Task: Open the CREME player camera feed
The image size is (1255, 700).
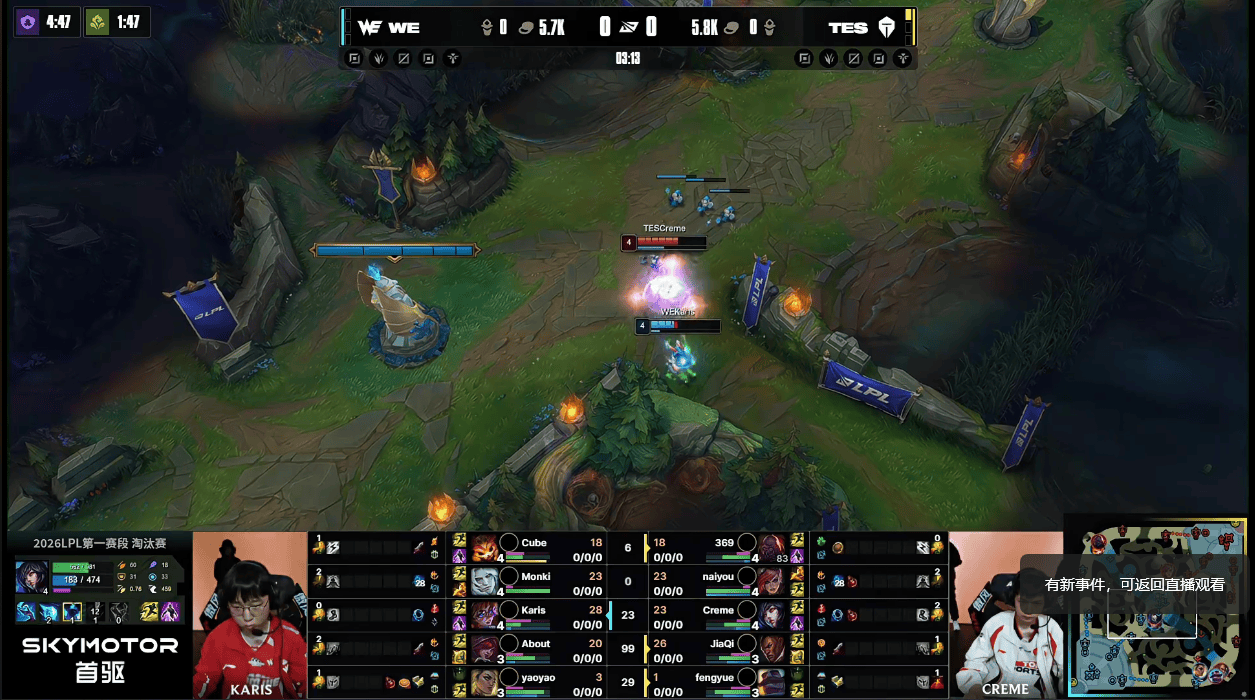Action: click(x=1005, y=615)
